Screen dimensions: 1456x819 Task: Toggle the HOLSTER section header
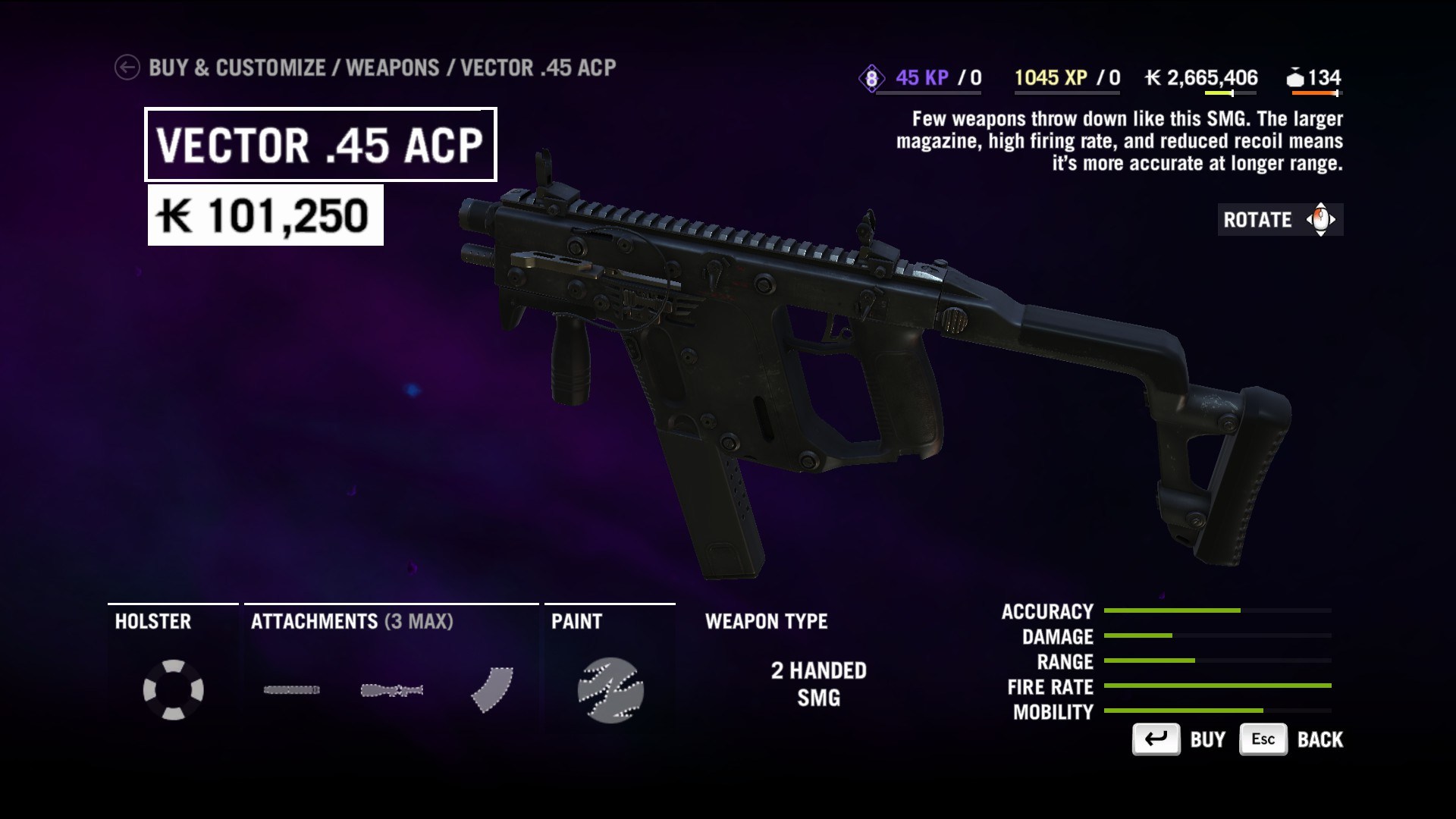point(152,622)
